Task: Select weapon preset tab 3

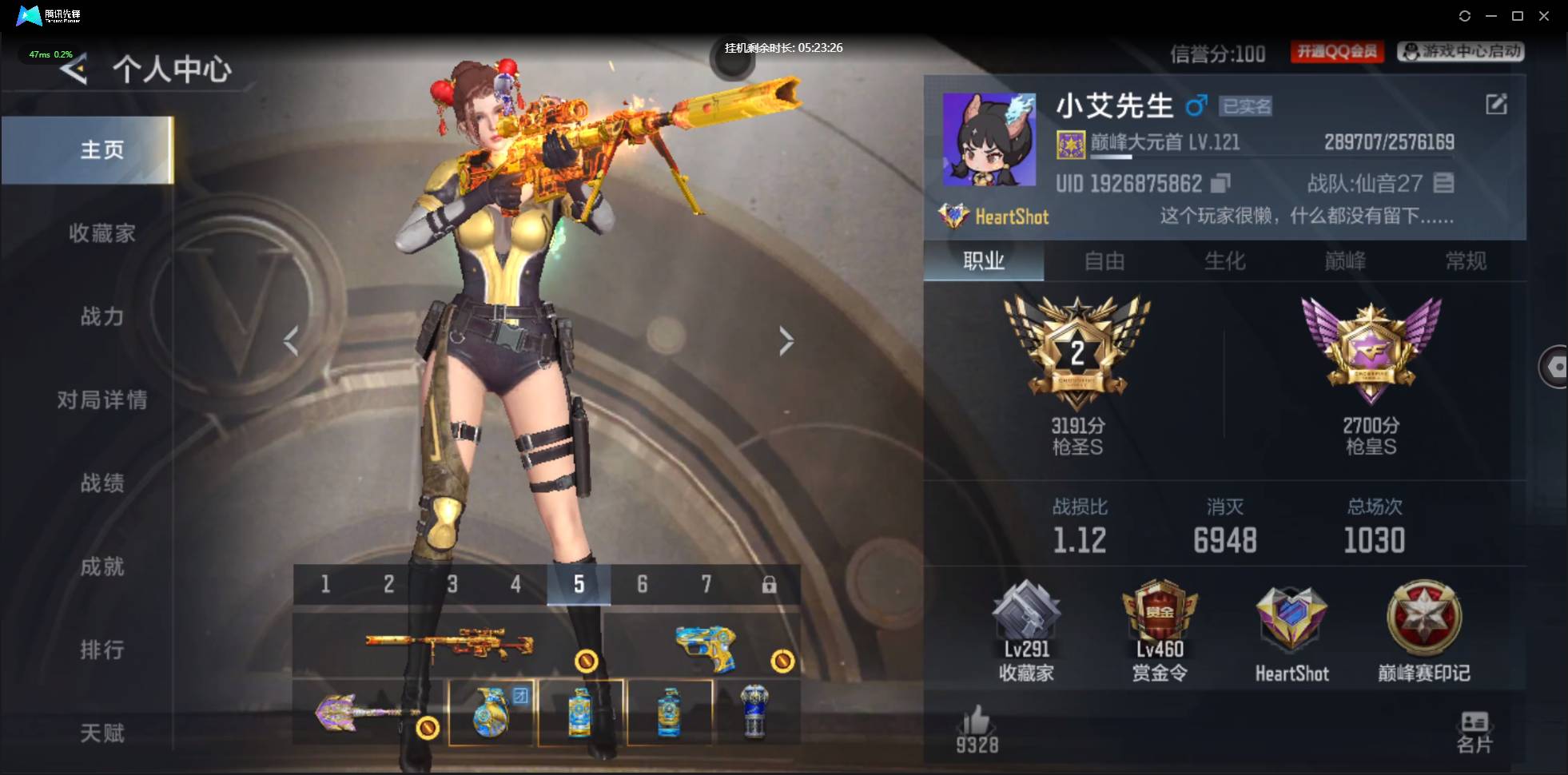Action: tap(453, 585)
